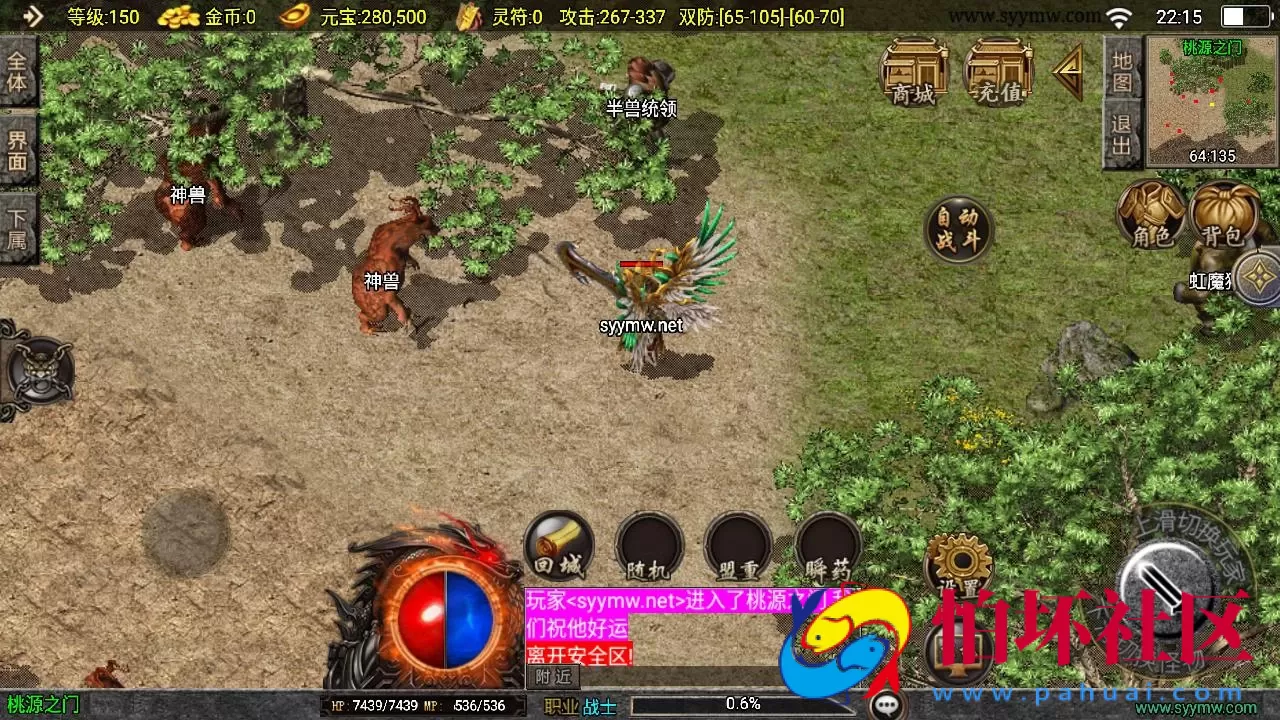
Task: Open the 商城 mall shop
Action: click(913, 75)
